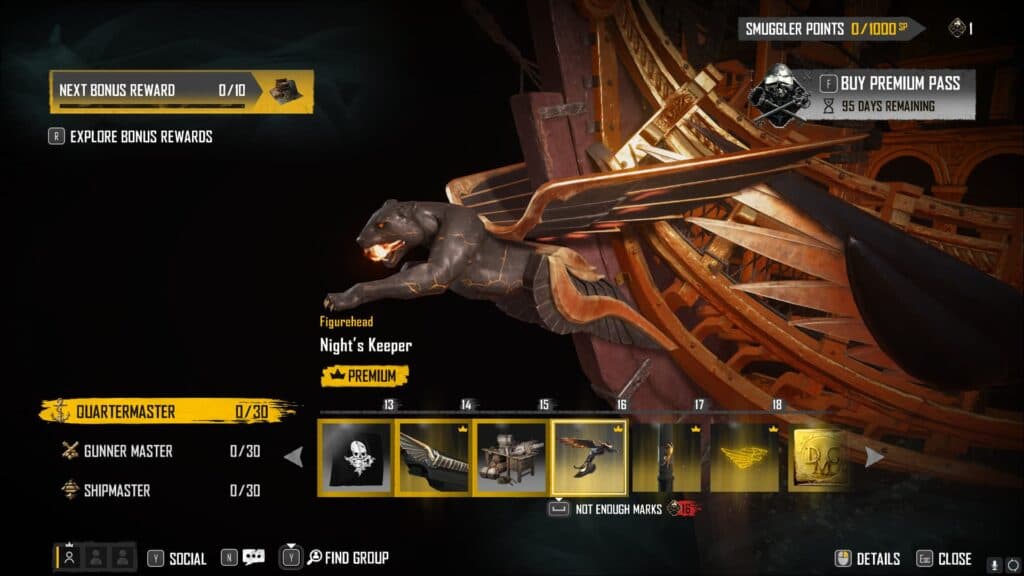Buy the Premium Pass
Image resolution: width=1024 pixels, height=576 pixels.
coord(888,84)
